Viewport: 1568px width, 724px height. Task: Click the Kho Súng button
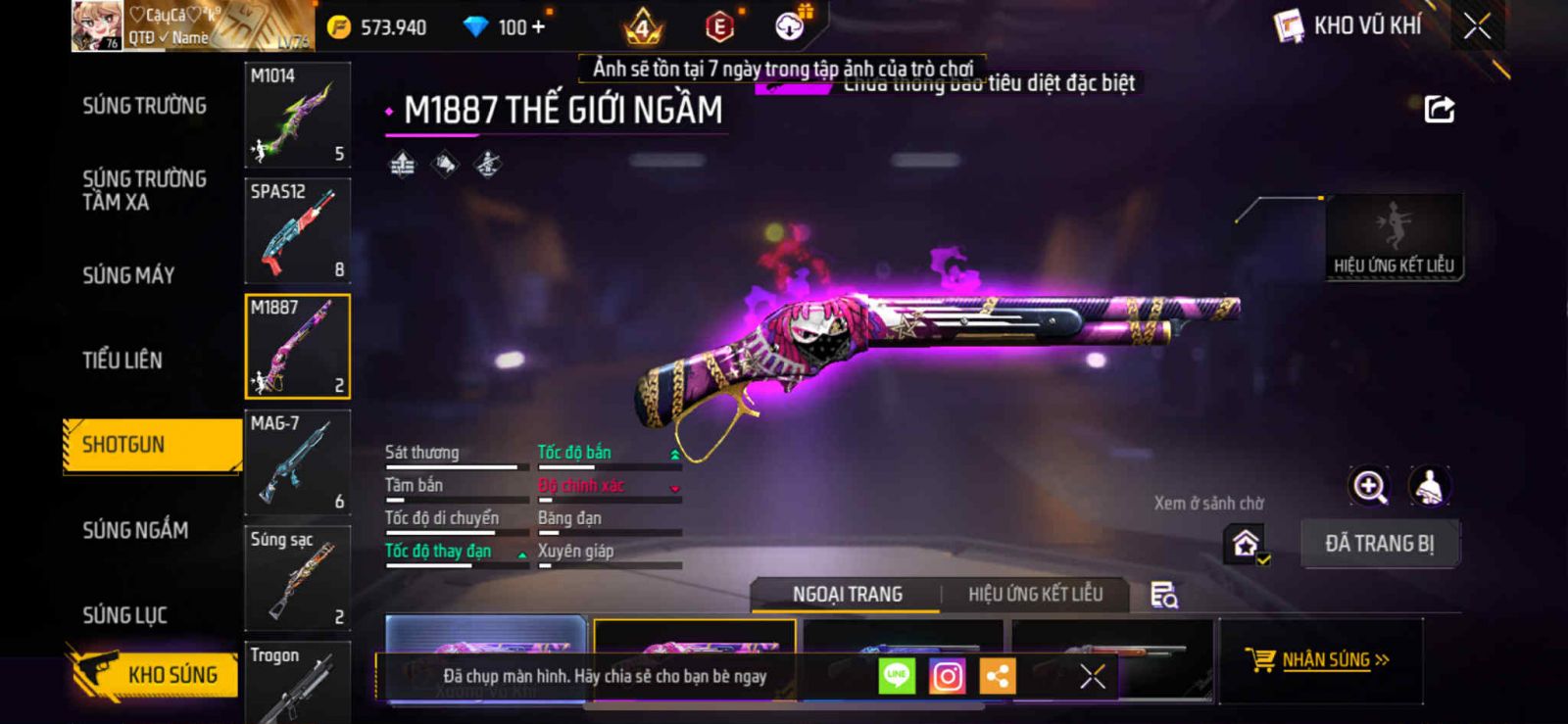click(155, 674)
